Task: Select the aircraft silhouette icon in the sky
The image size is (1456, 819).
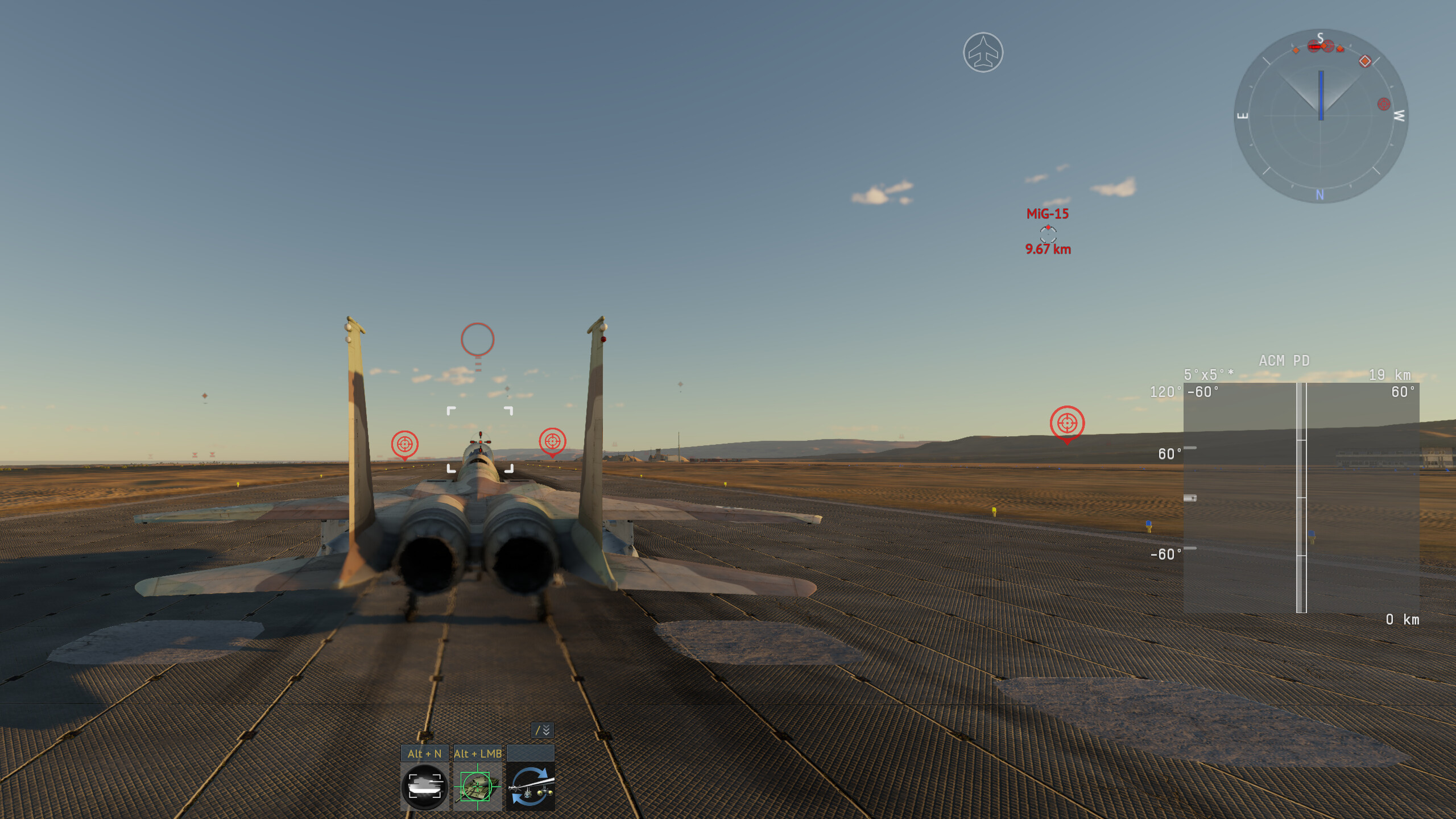Action: click(983, 52)
